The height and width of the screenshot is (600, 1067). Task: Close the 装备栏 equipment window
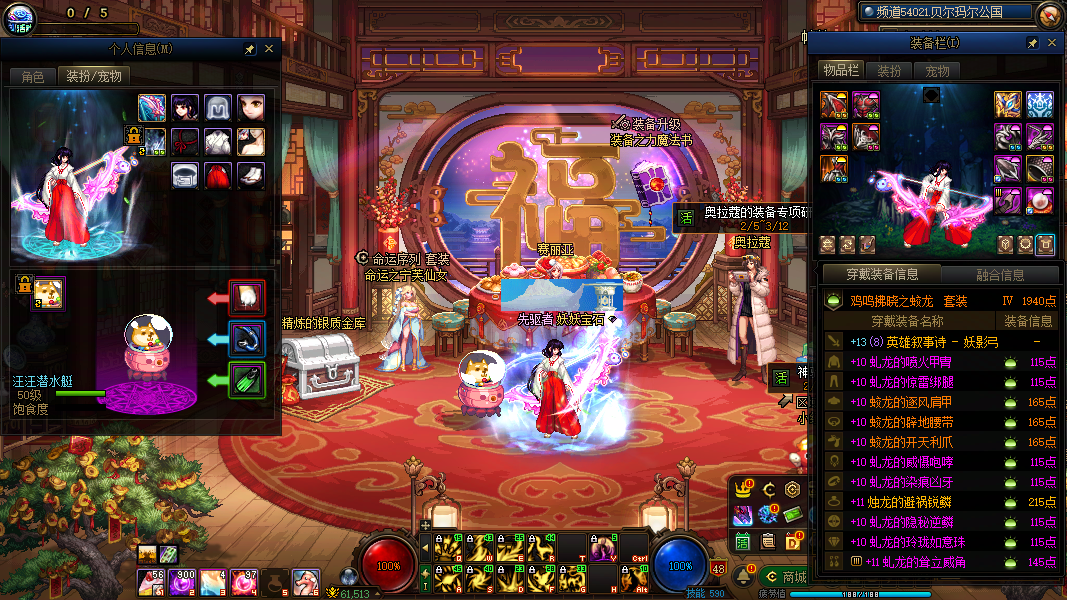tap(1051, 43)
